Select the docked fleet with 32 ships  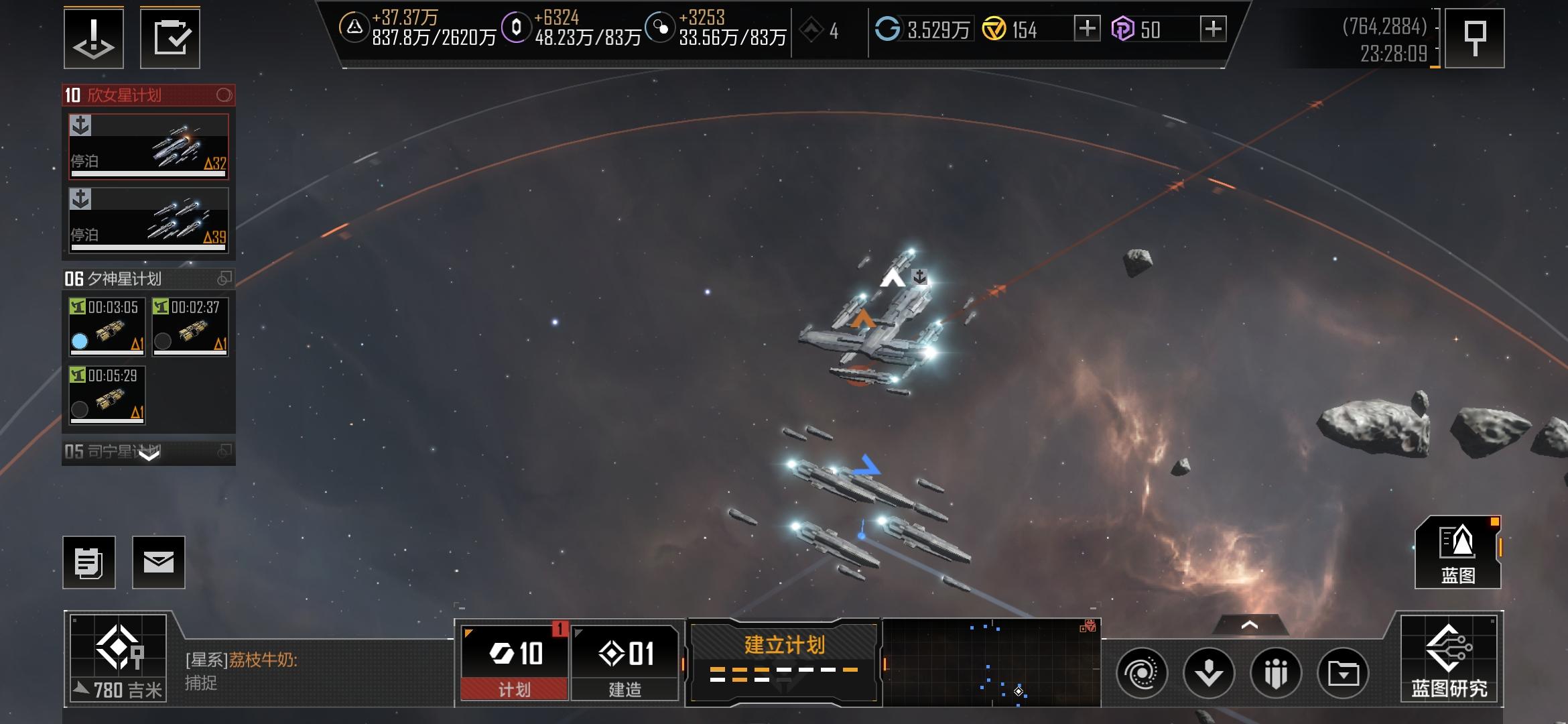(x=149, y=146)
